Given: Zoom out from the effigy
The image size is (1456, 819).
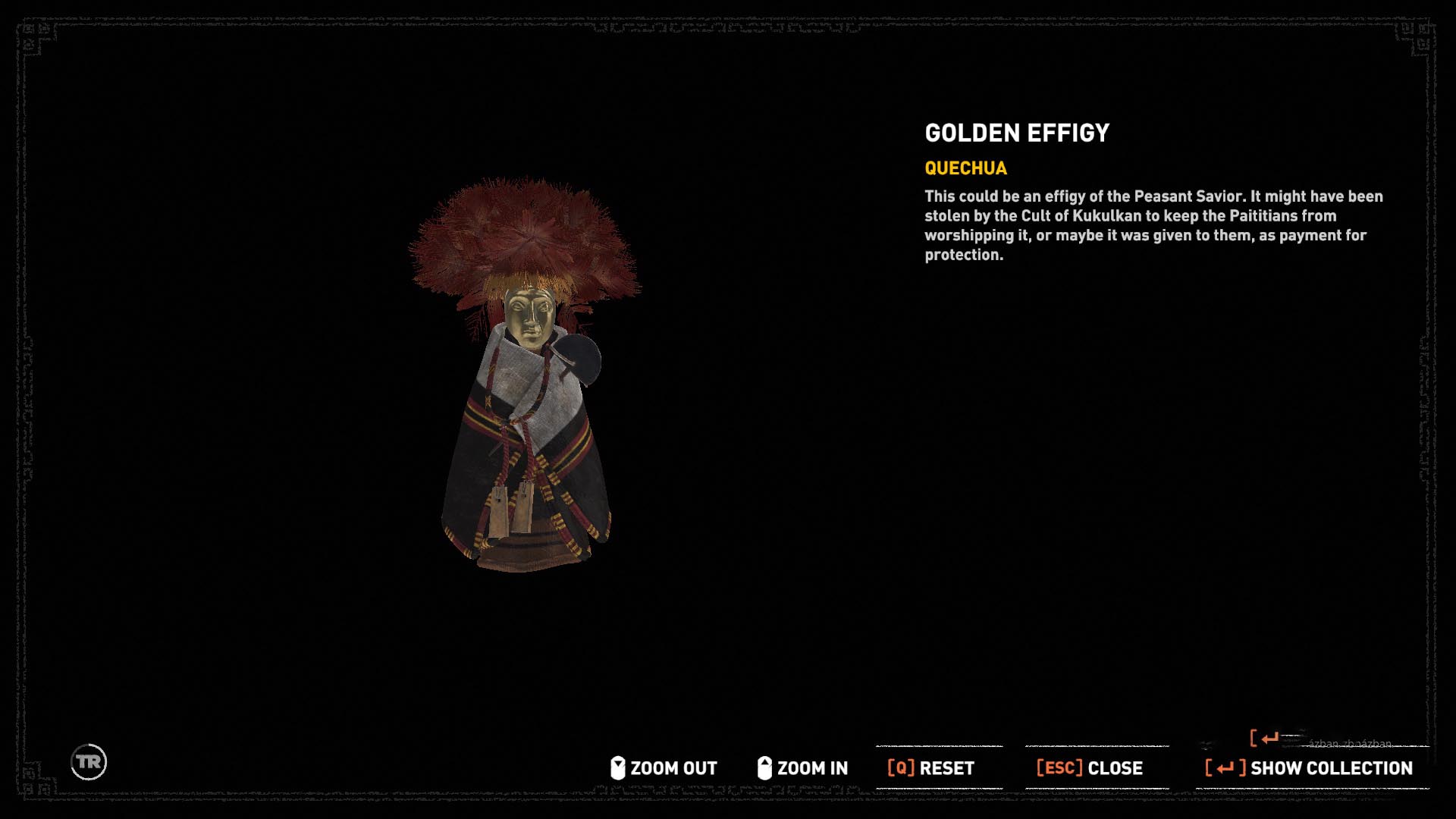Looking at the screenshot, I should click(x=664, y=768).
